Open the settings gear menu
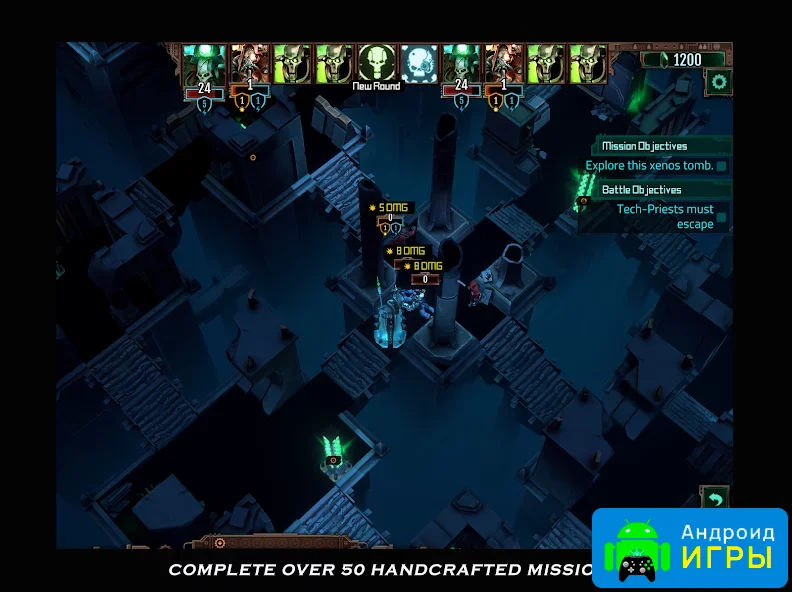This screenshot has height=592, width=792. 719,83
